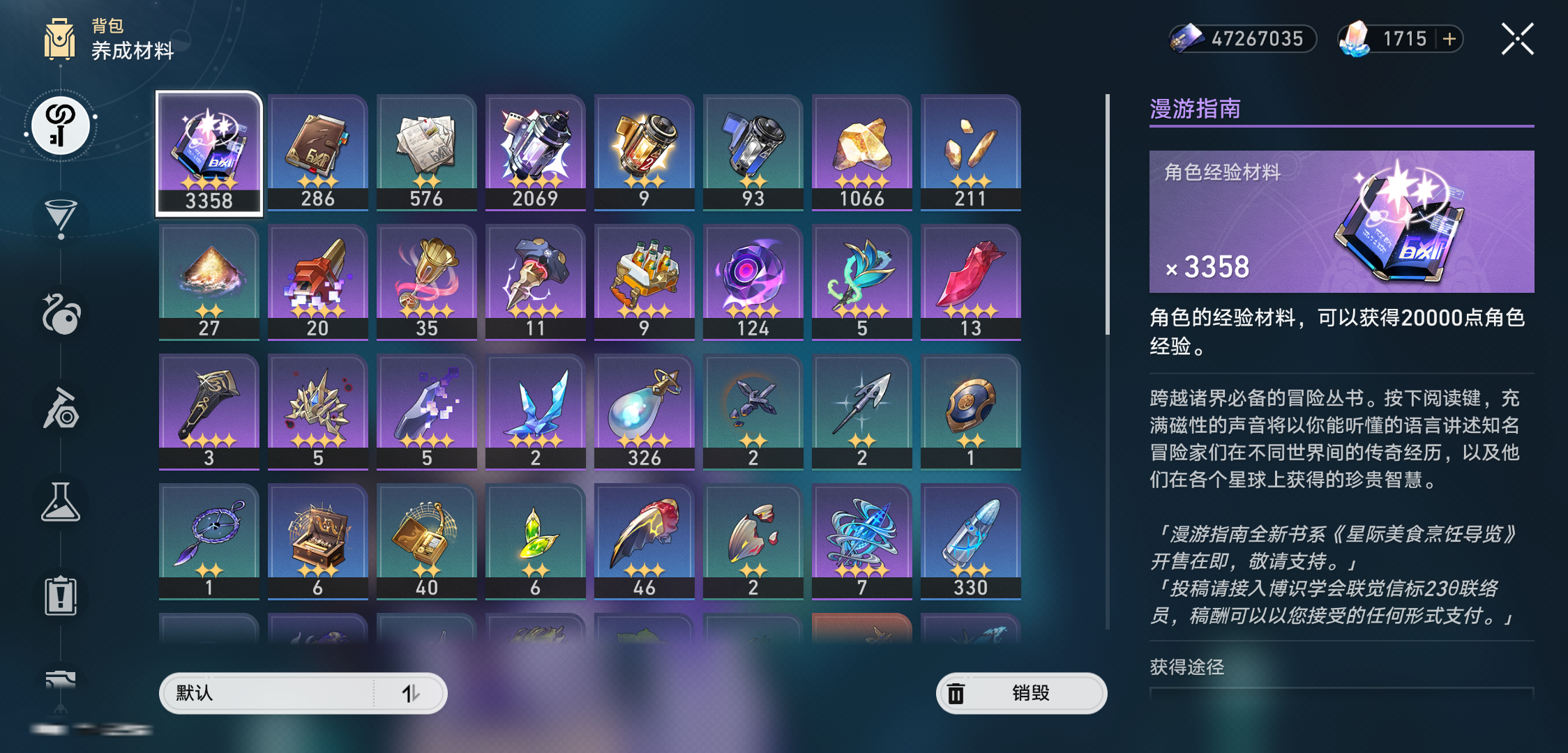This screenshot has height=753, width=1568.
Task: Switch to the funnel-shaped category tab
Action: (x=61, y=218)
